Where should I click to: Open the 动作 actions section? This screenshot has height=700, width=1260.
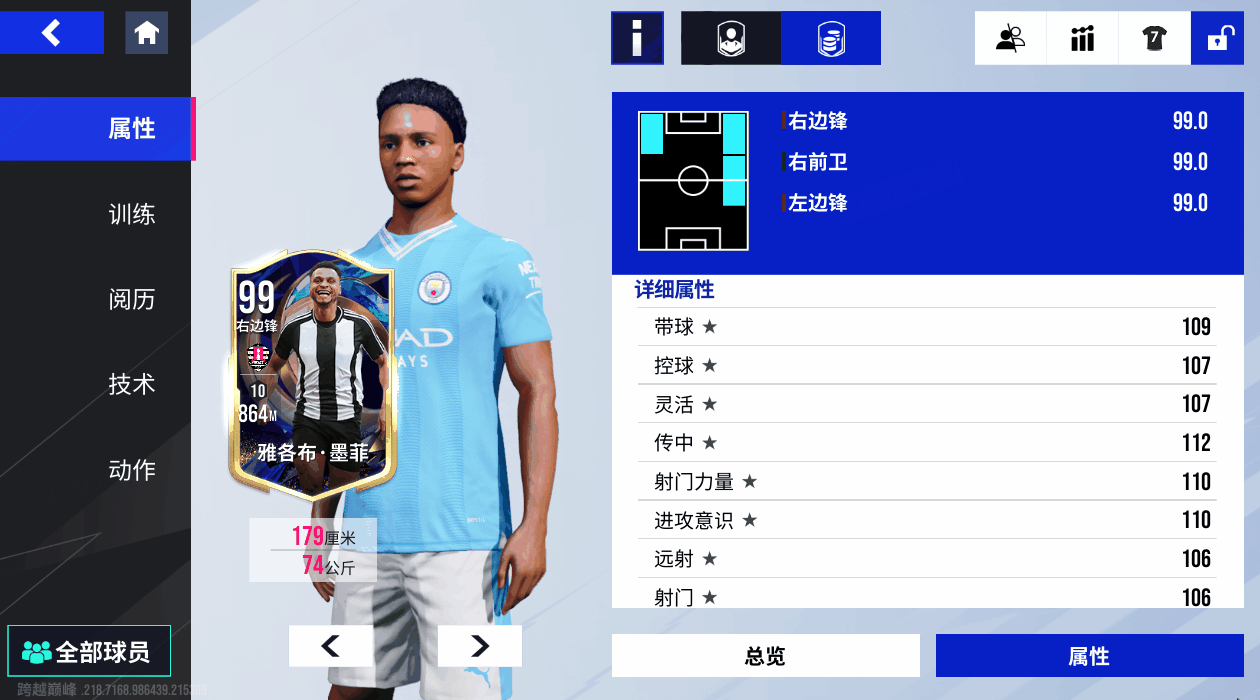pyautogui.click(x=131, y=469)
